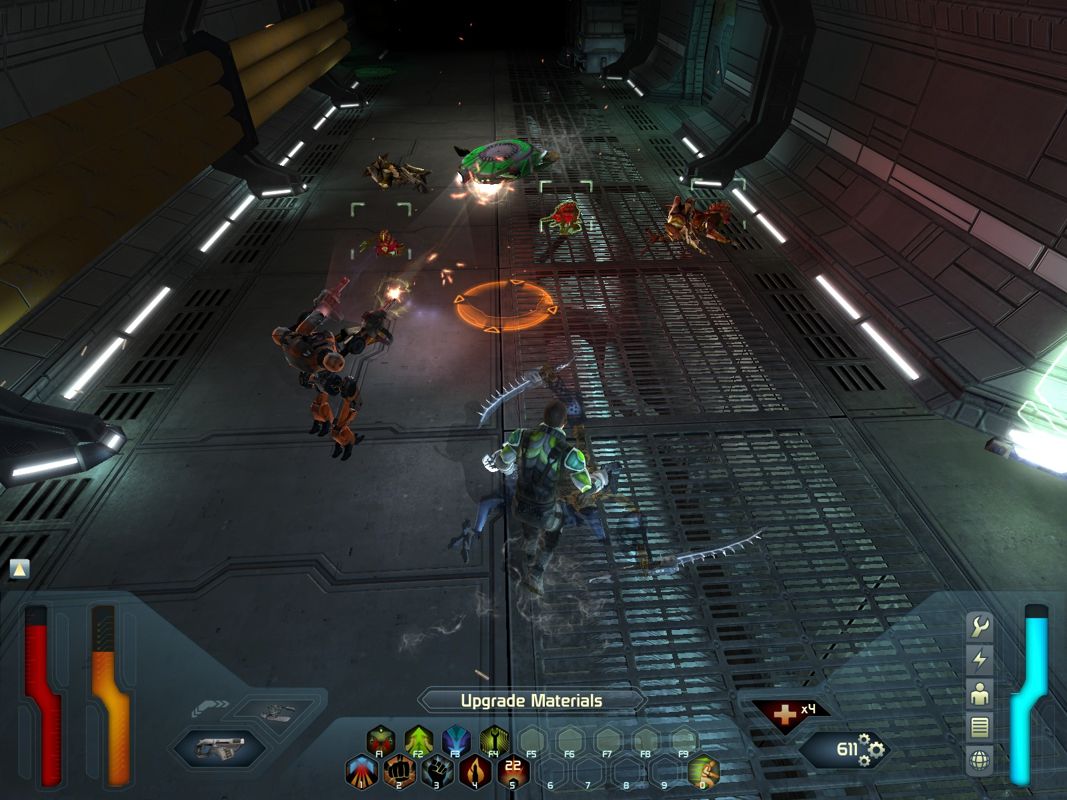
Task: Open the character sheet person icon
Action: coord(980,693)
